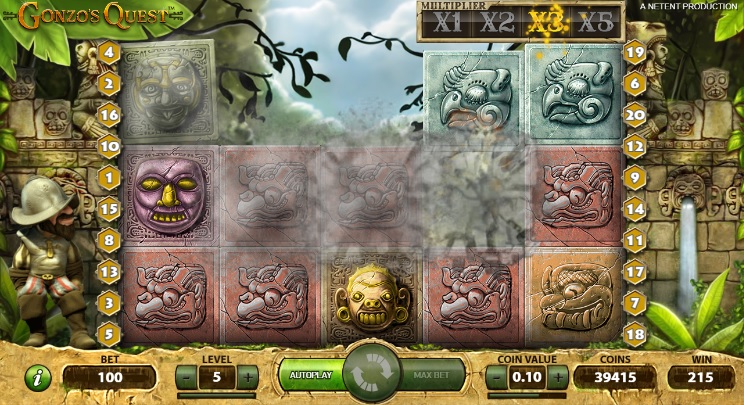Image resolution: width=744 pixels, height=405 pixels.
Task: Increase the bet level
Action: pyautogui.click(x=247, y=377)
